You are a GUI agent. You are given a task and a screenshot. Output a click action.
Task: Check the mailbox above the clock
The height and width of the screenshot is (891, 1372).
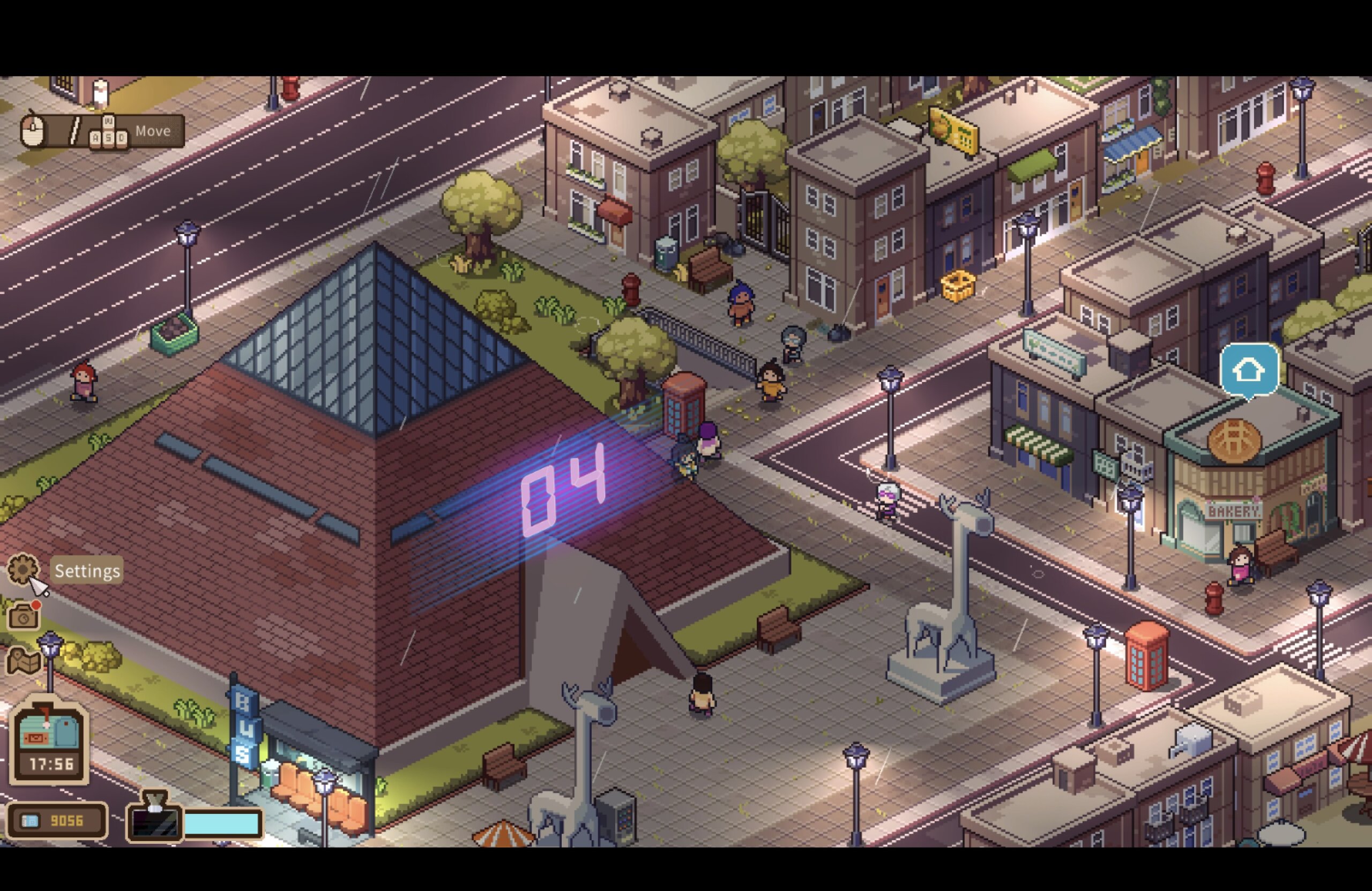[x=48, y=729]
